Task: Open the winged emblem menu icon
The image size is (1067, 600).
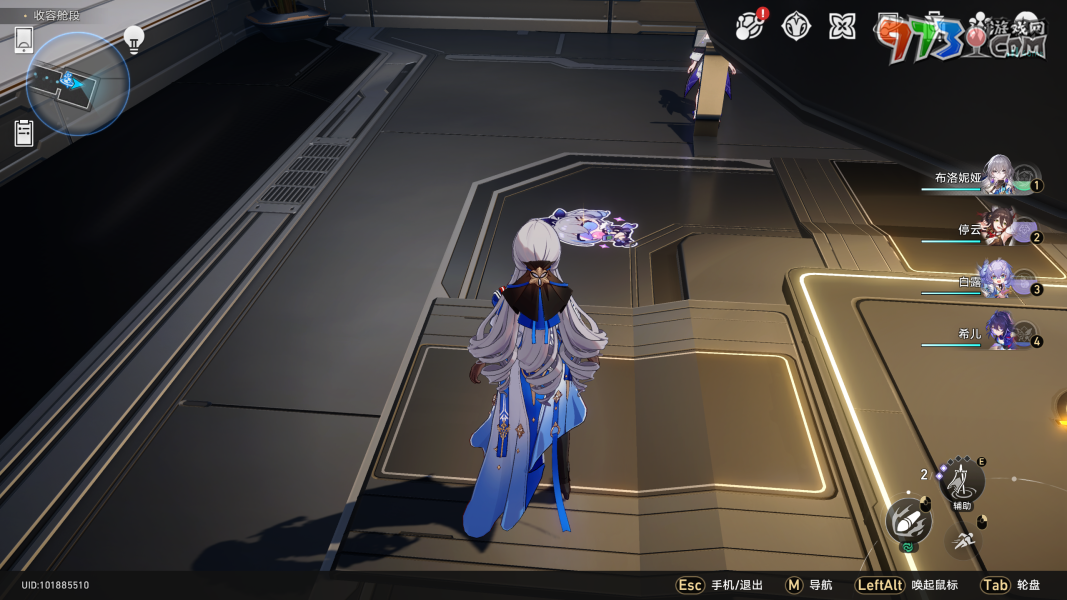Action: 795,27
